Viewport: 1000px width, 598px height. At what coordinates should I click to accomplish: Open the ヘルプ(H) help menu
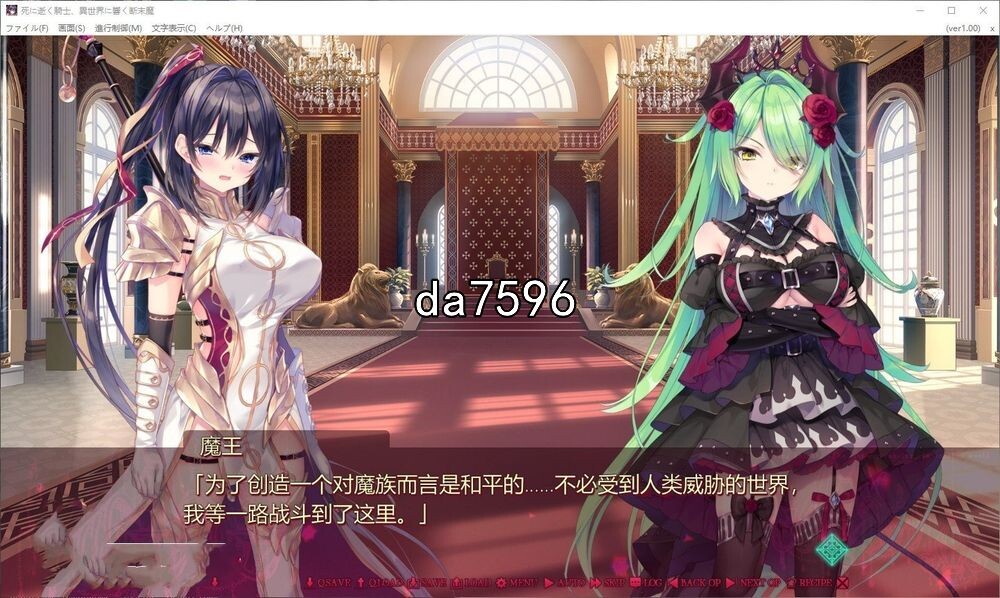[224, 28]
